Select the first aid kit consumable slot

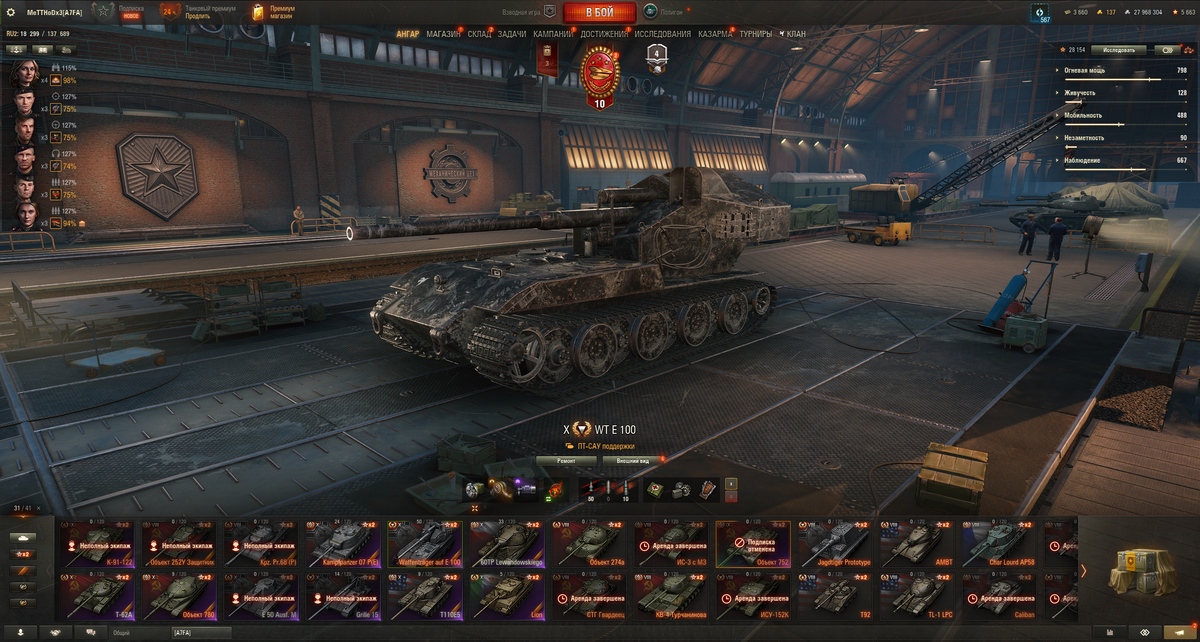coord(652,489)
